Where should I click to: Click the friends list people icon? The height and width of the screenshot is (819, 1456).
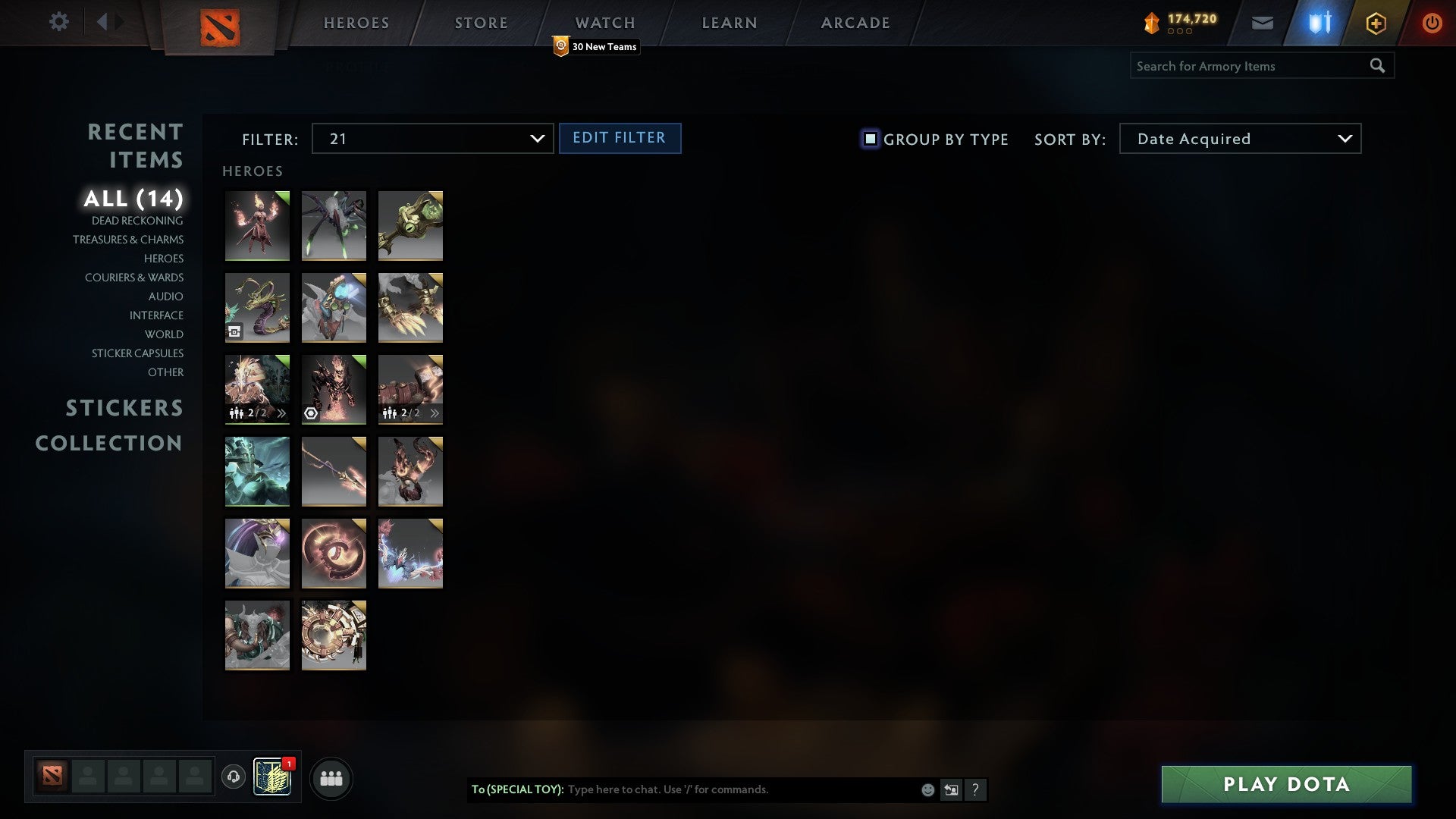[x=331, y=777]
